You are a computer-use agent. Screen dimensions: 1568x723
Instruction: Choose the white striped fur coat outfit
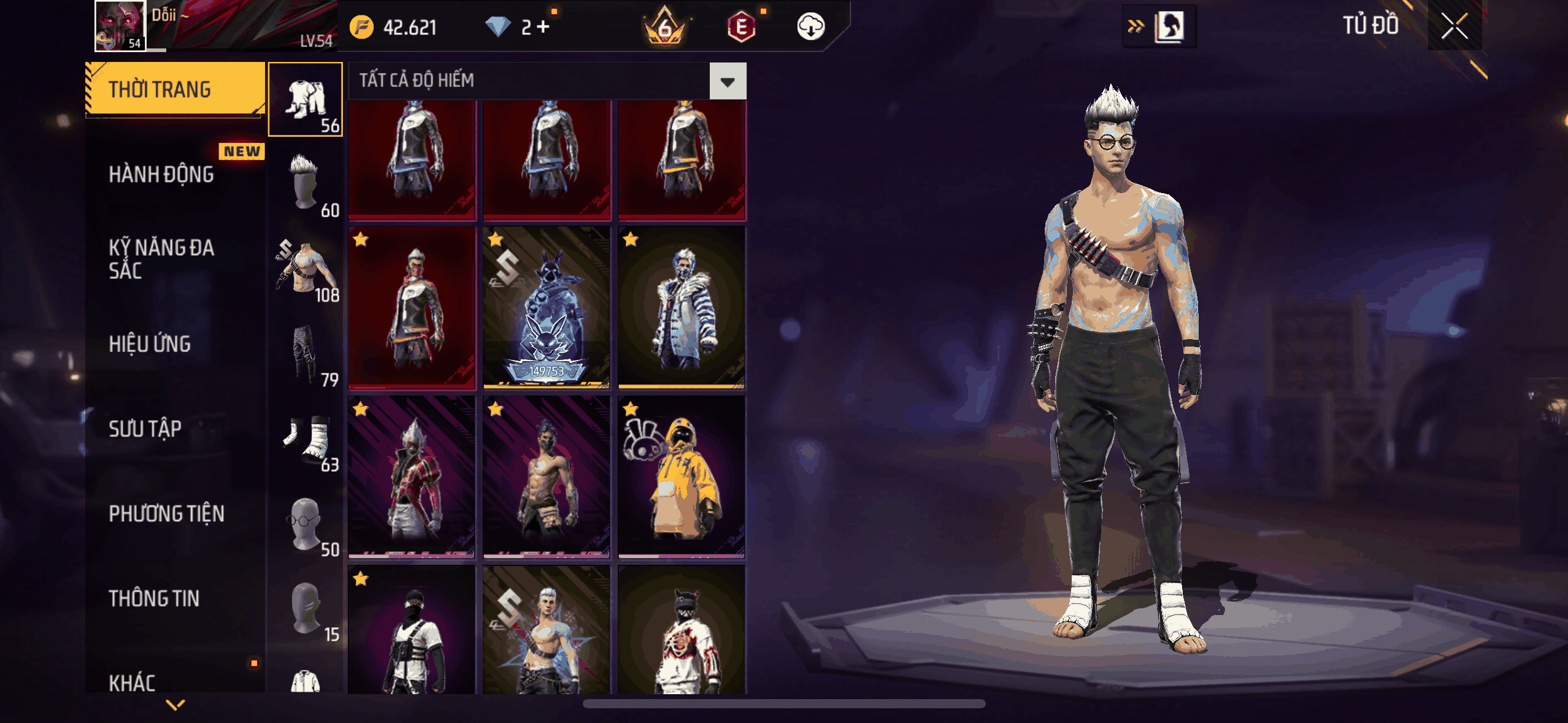[682, 307]
